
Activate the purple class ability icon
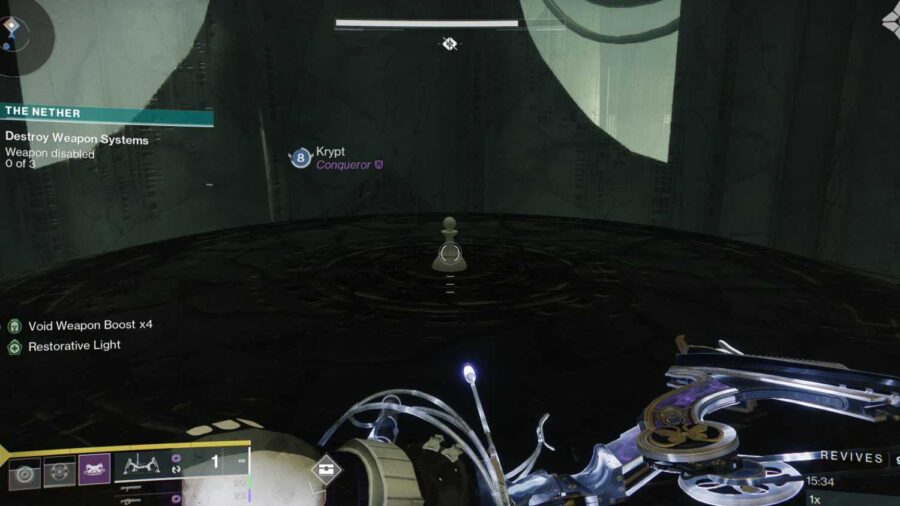(94, 469)
